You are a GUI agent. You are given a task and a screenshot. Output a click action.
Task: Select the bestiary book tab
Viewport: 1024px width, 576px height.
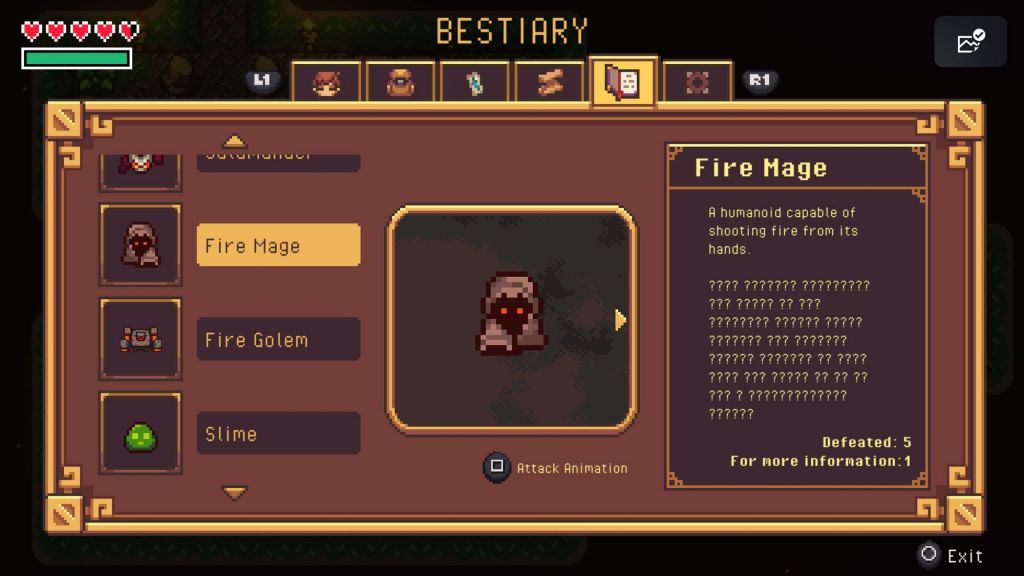tap(623, 82)
